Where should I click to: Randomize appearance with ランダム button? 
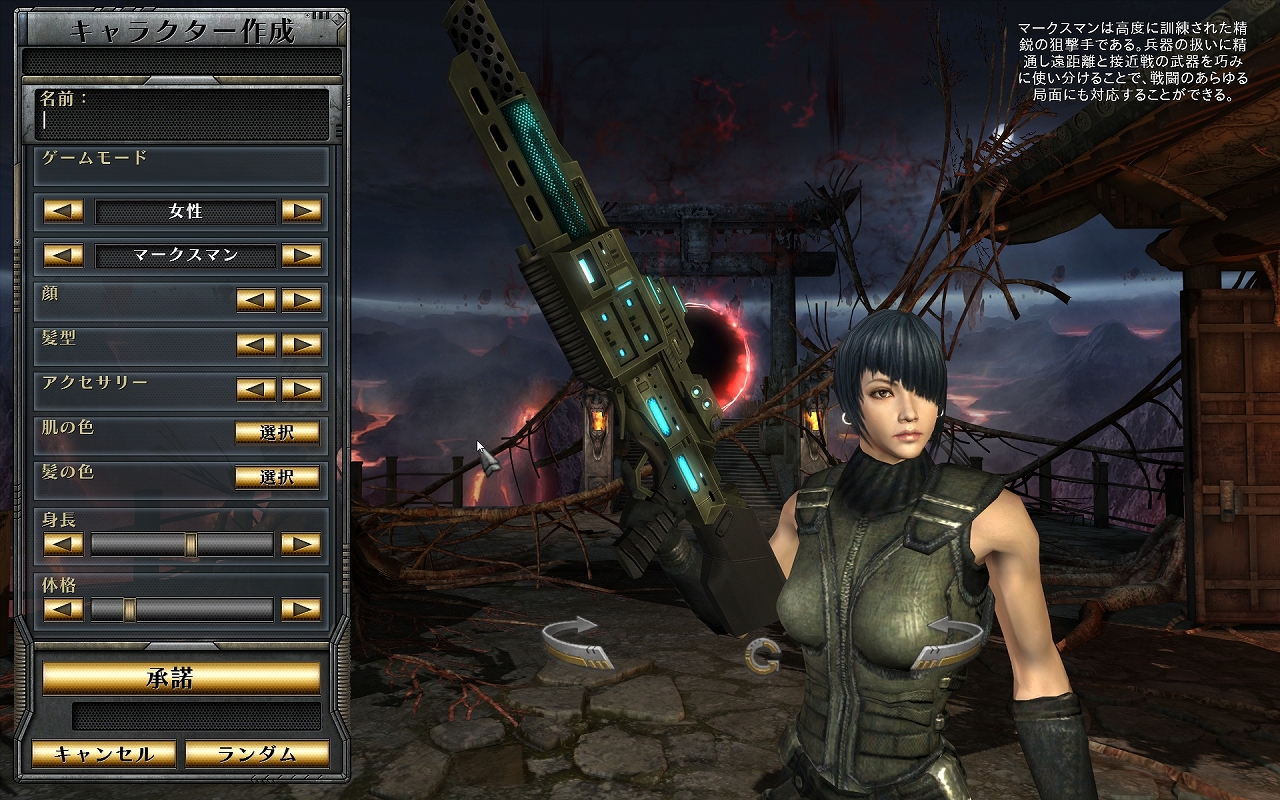(257, 754)
